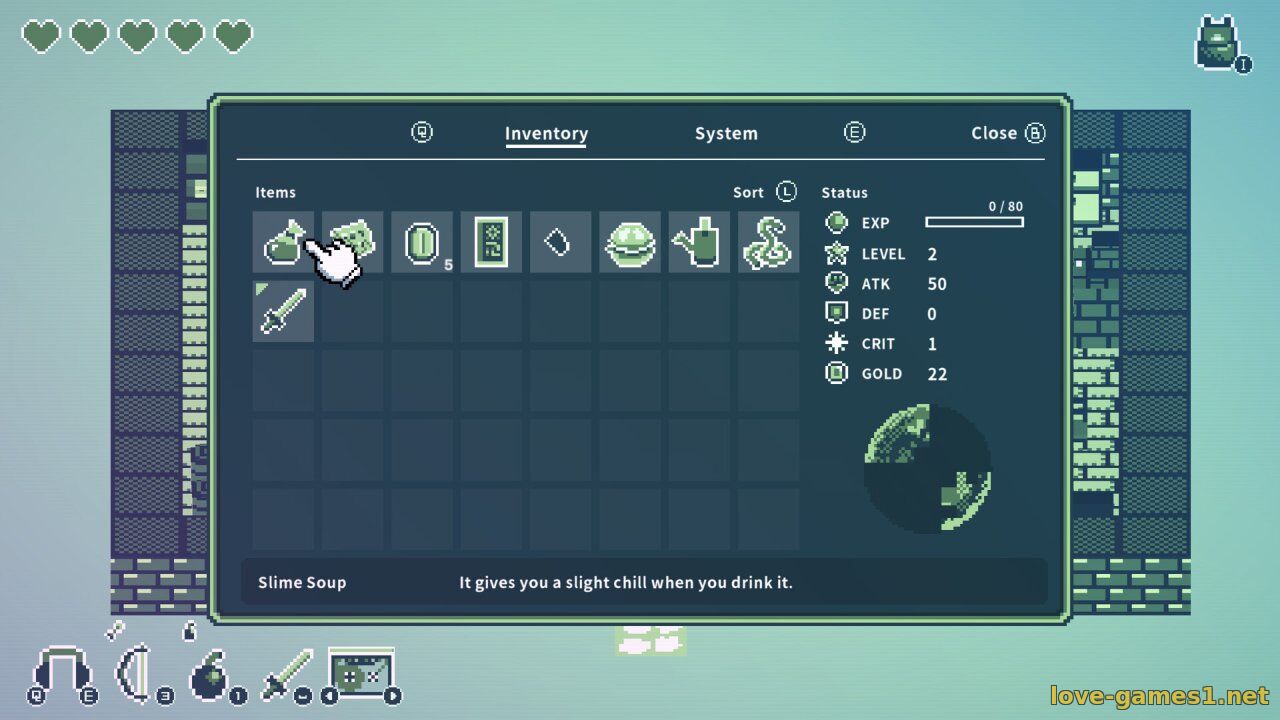
Task: Pick the framed card item slot
Action: pyautogui.click(x=491, y=242)
